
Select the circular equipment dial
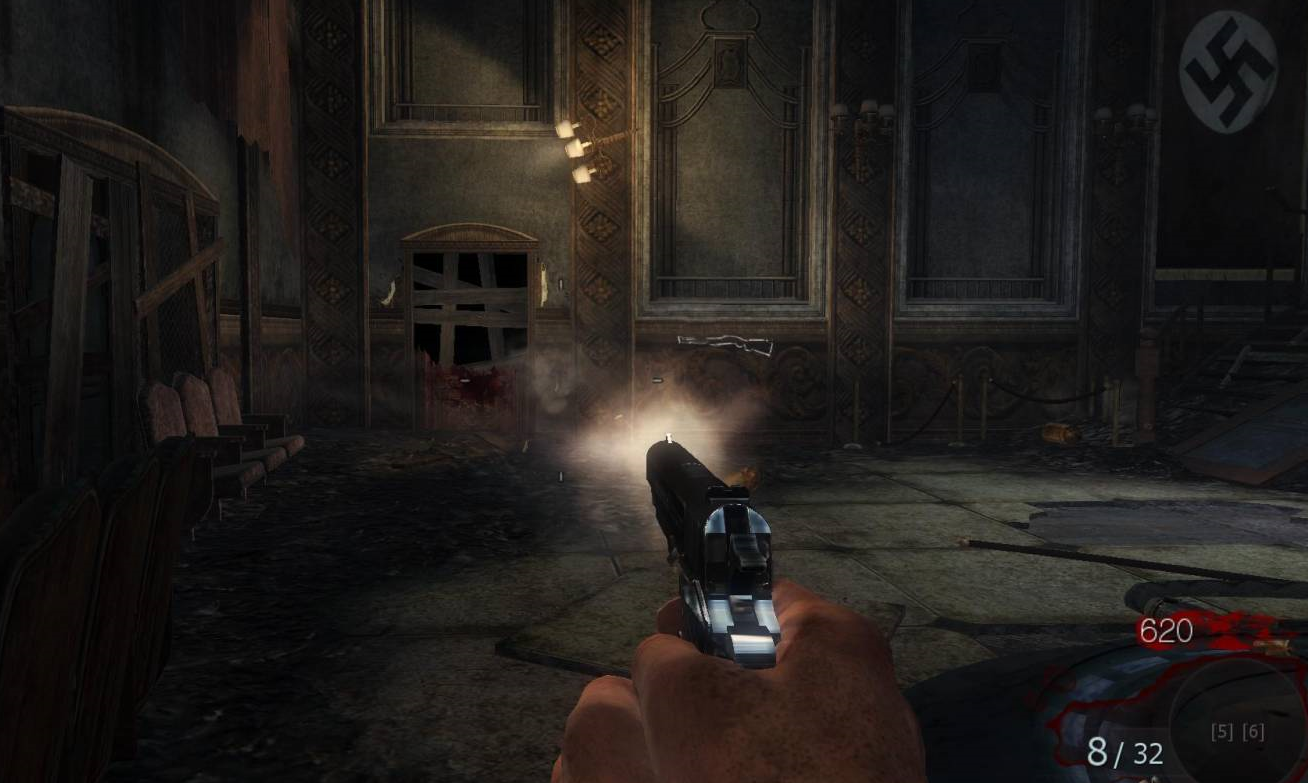[1238, 724]
